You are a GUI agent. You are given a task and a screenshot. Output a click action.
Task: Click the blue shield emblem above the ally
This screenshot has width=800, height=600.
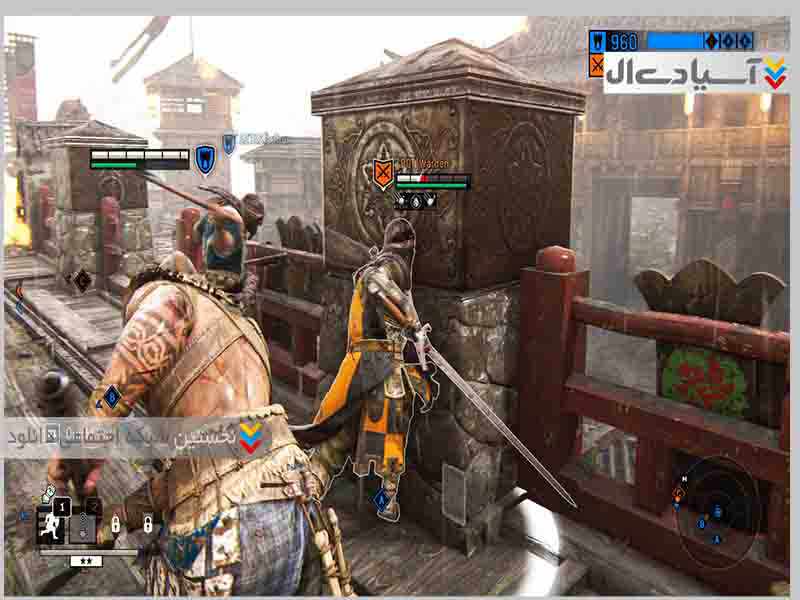(x=204, y=157)
